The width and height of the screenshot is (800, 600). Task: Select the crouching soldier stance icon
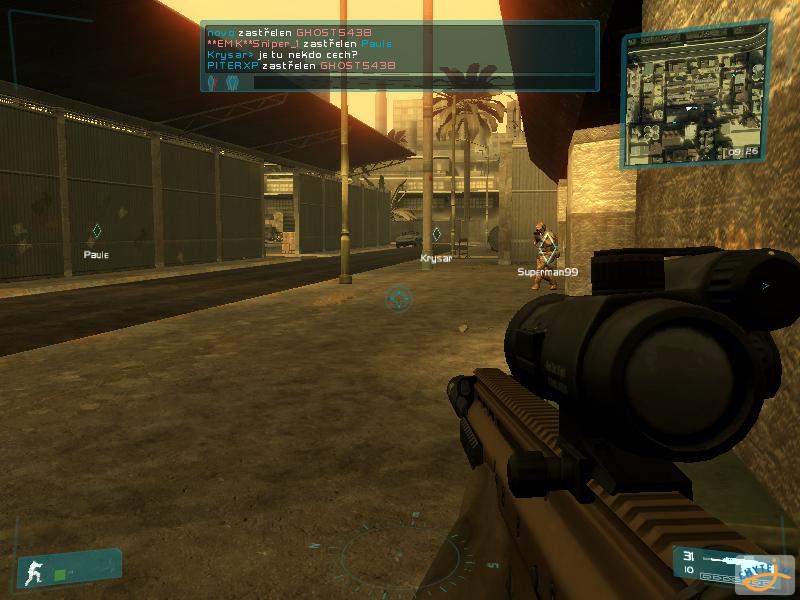tap(34, 572)
